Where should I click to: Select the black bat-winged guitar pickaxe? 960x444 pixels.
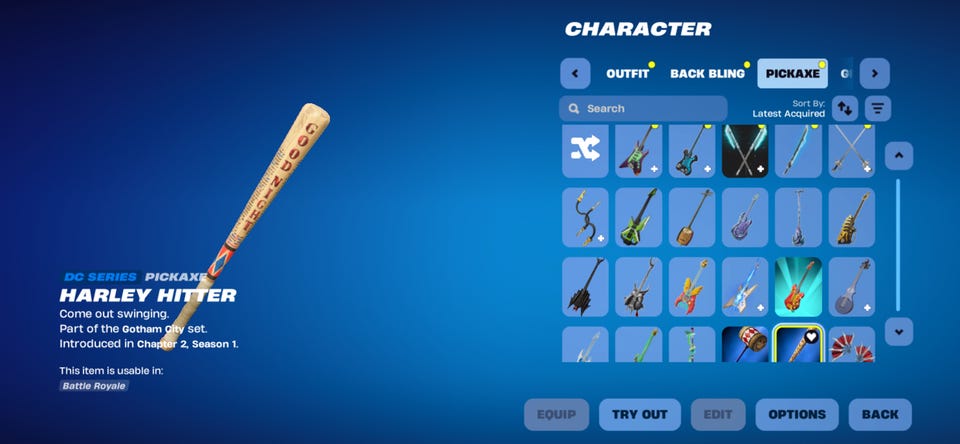[x=585, y=287]
